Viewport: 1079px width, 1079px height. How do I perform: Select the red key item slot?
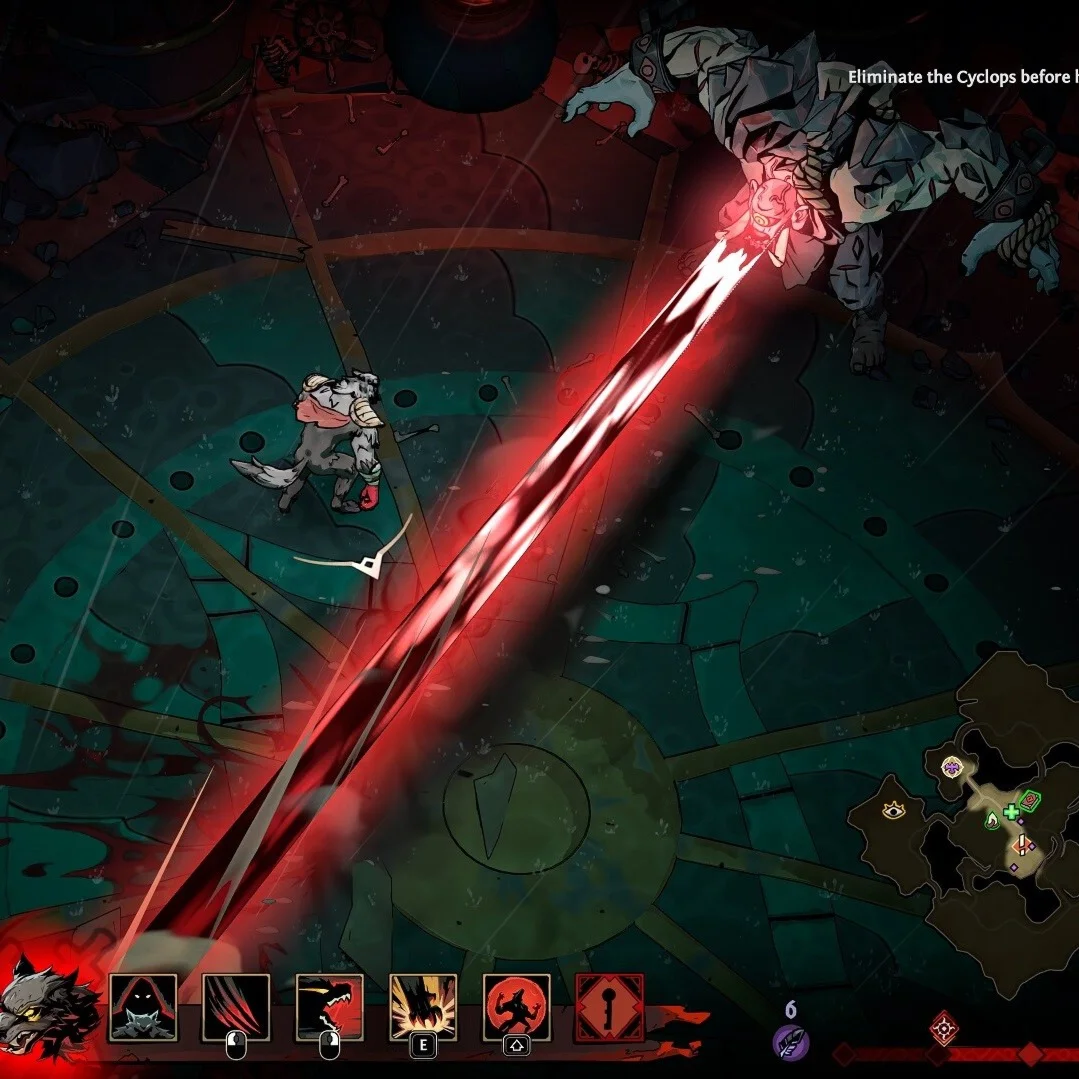[609, 1007]
